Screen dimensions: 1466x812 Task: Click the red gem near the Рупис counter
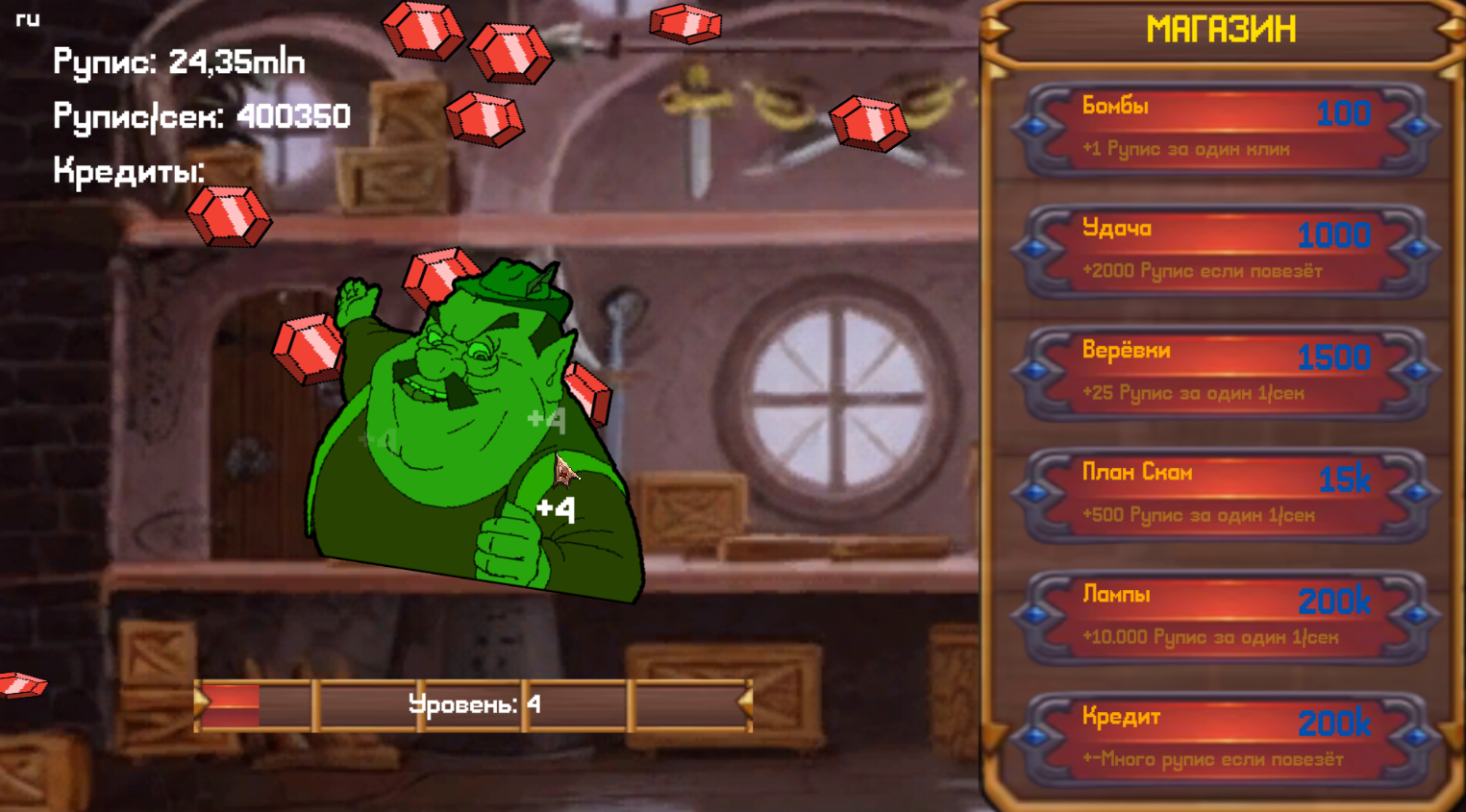click(231, 216)
